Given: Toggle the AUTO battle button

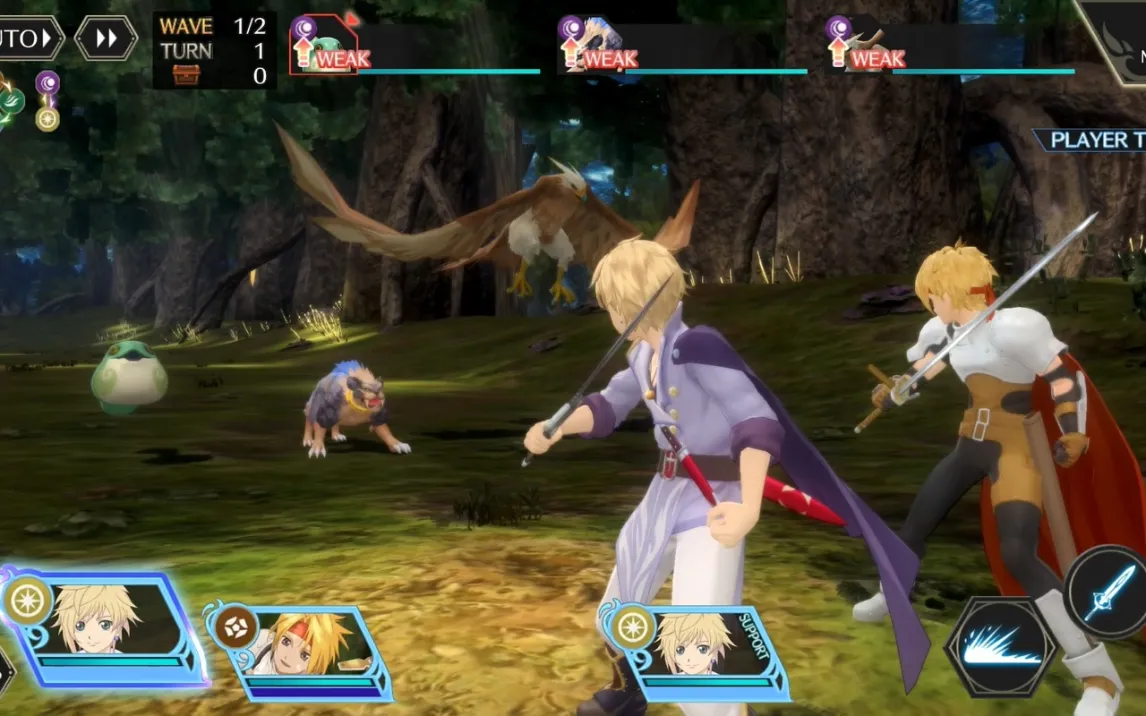Looking at the screenshot, I should tap(28, 39).
